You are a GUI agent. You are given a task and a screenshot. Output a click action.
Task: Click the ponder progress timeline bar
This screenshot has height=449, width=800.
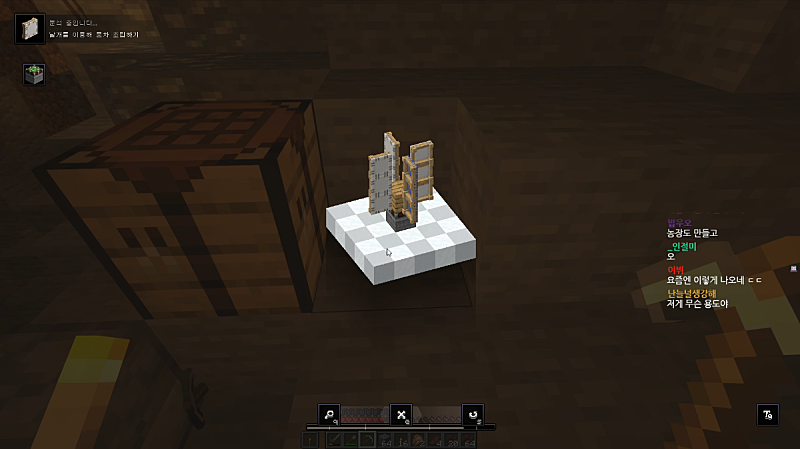coord(400,427)
